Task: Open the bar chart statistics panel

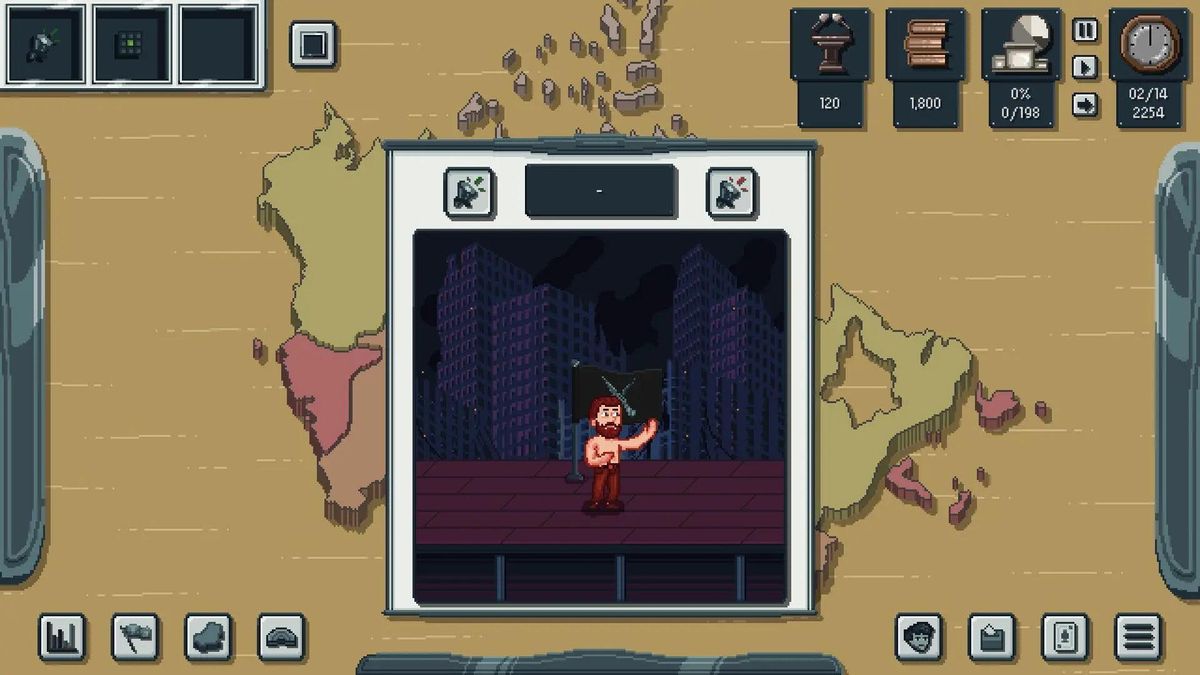Action: tap(62, 637)
